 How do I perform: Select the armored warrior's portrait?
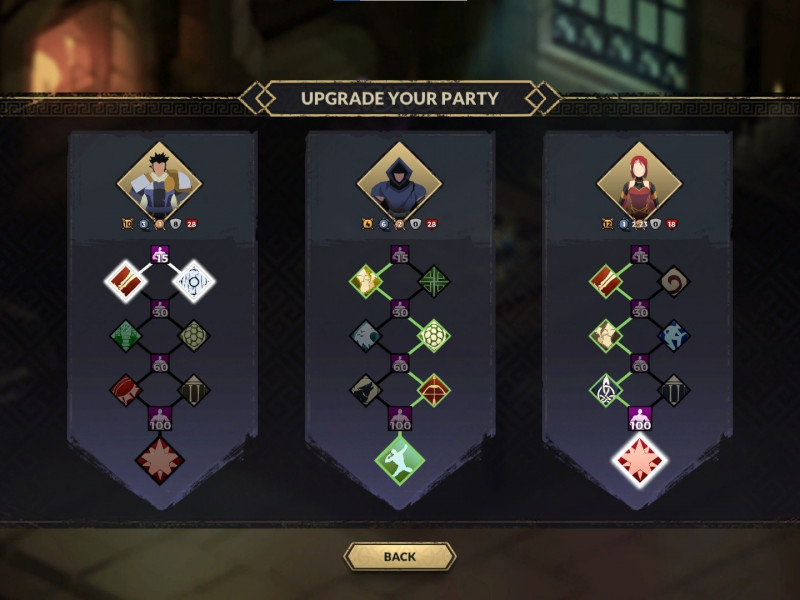point(160,182)
